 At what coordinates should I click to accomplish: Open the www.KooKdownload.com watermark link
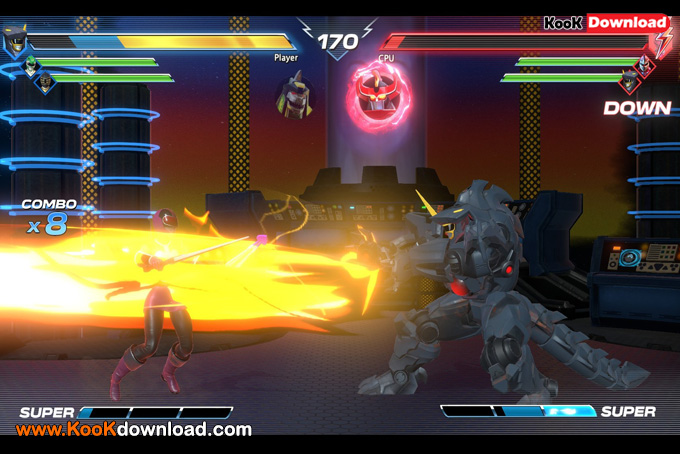133,430
